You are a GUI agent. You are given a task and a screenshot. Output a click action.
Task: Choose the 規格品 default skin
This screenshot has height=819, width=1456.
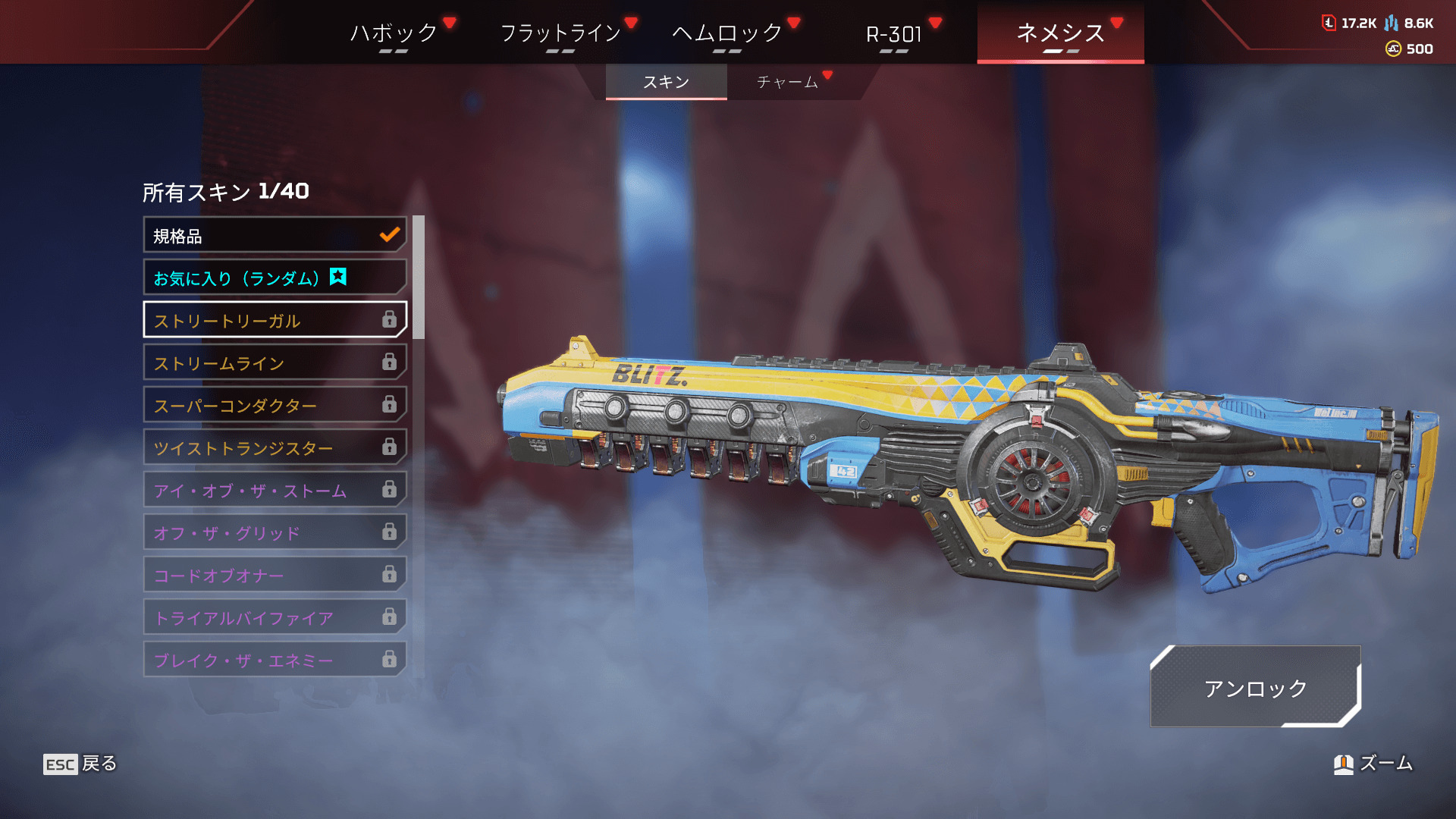click(x=275, y=236)
